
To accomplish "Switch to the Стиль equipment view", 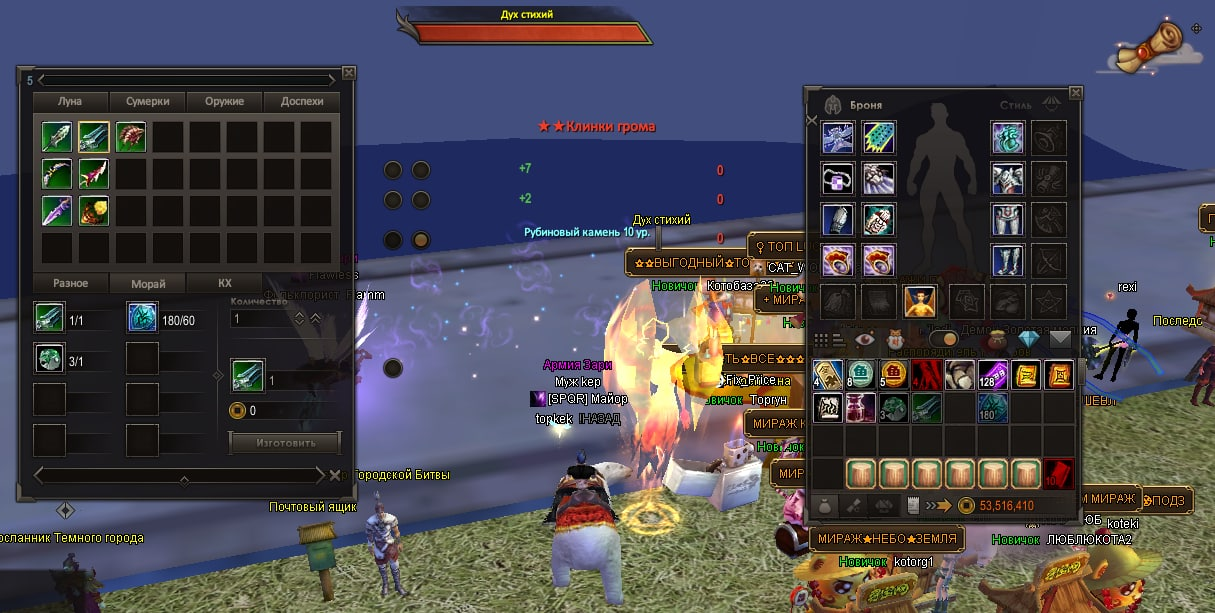I will tap(1015, 105).
